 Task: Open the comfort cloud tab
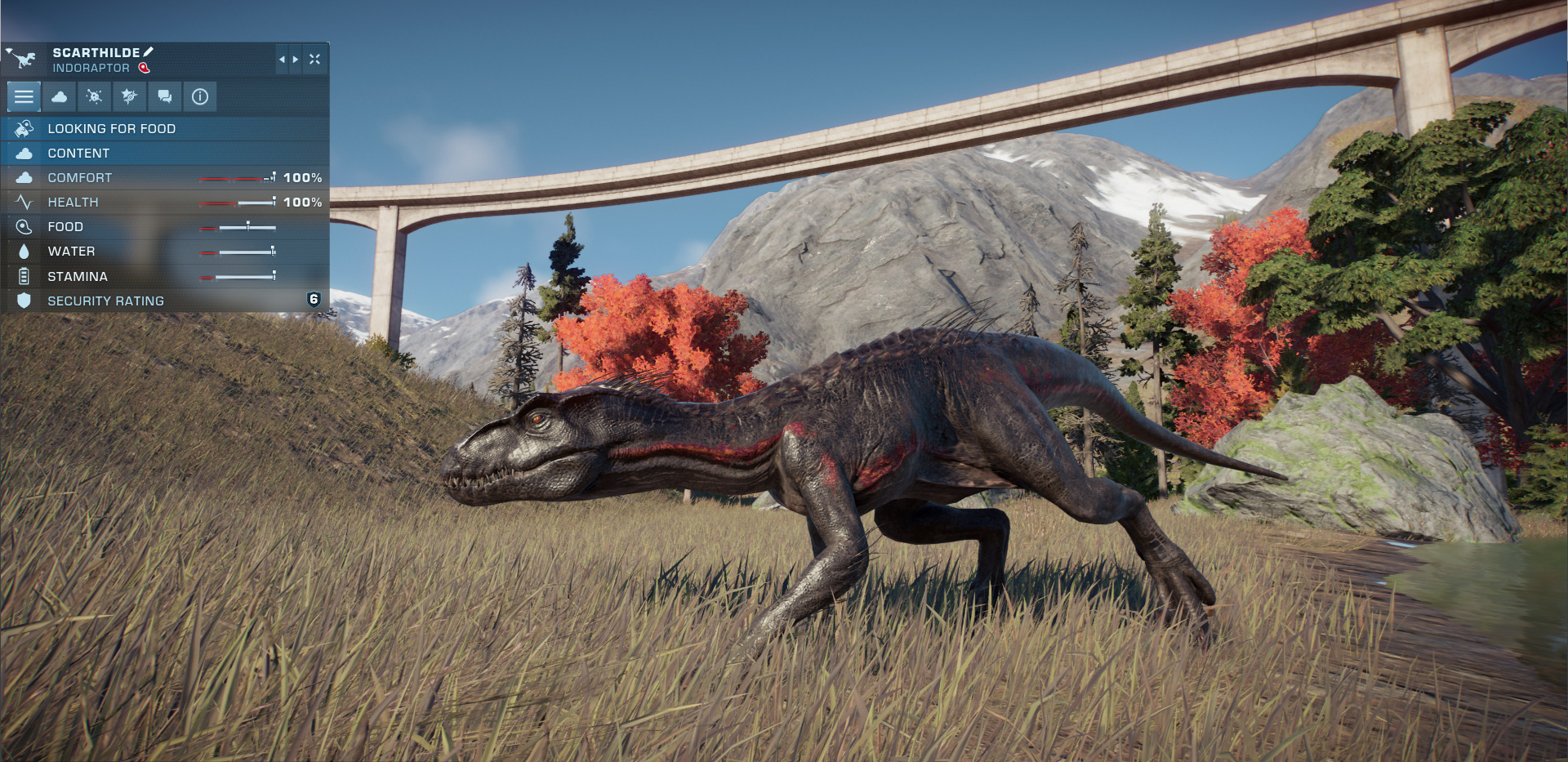59,97
